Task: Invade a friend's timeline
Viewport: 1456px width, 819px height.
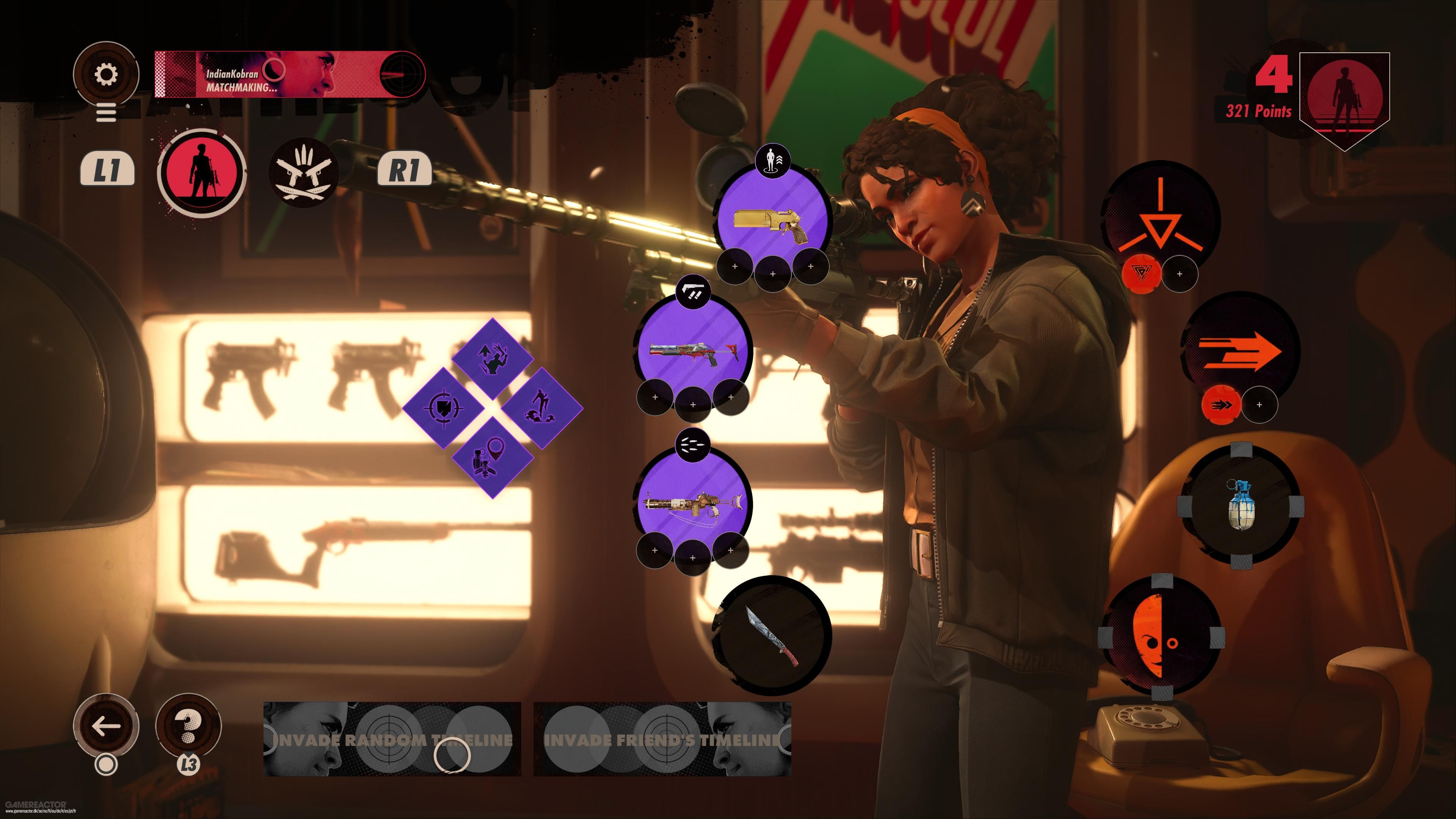Action: point(662,739)
